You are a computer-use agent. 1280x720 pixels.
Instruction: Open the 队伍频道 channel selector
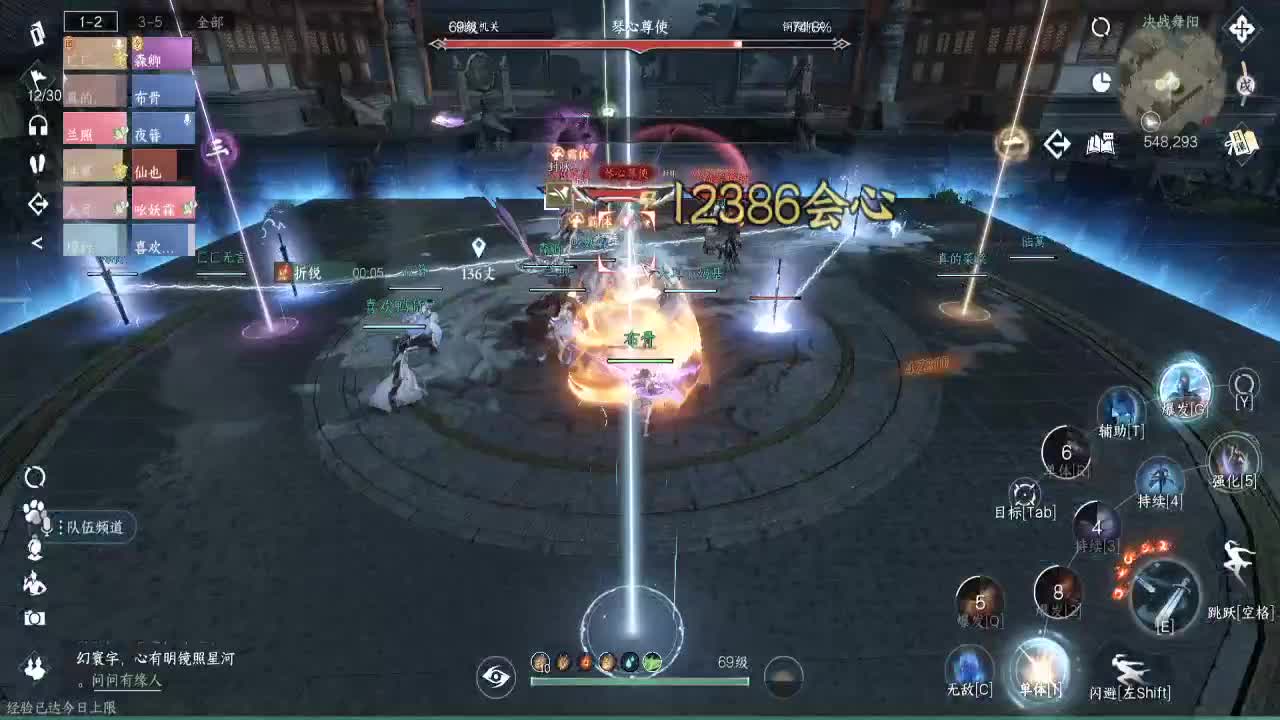[95, 528]
